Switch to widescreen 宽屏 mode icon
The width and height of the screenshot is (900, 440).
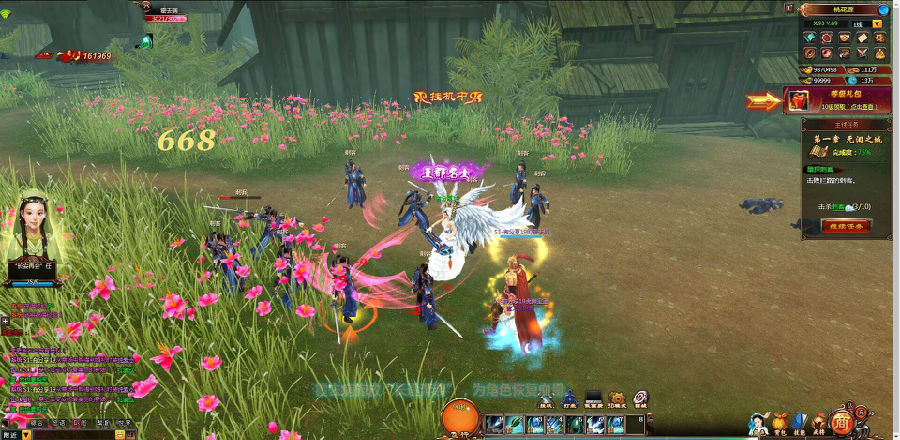click(593, 399)
